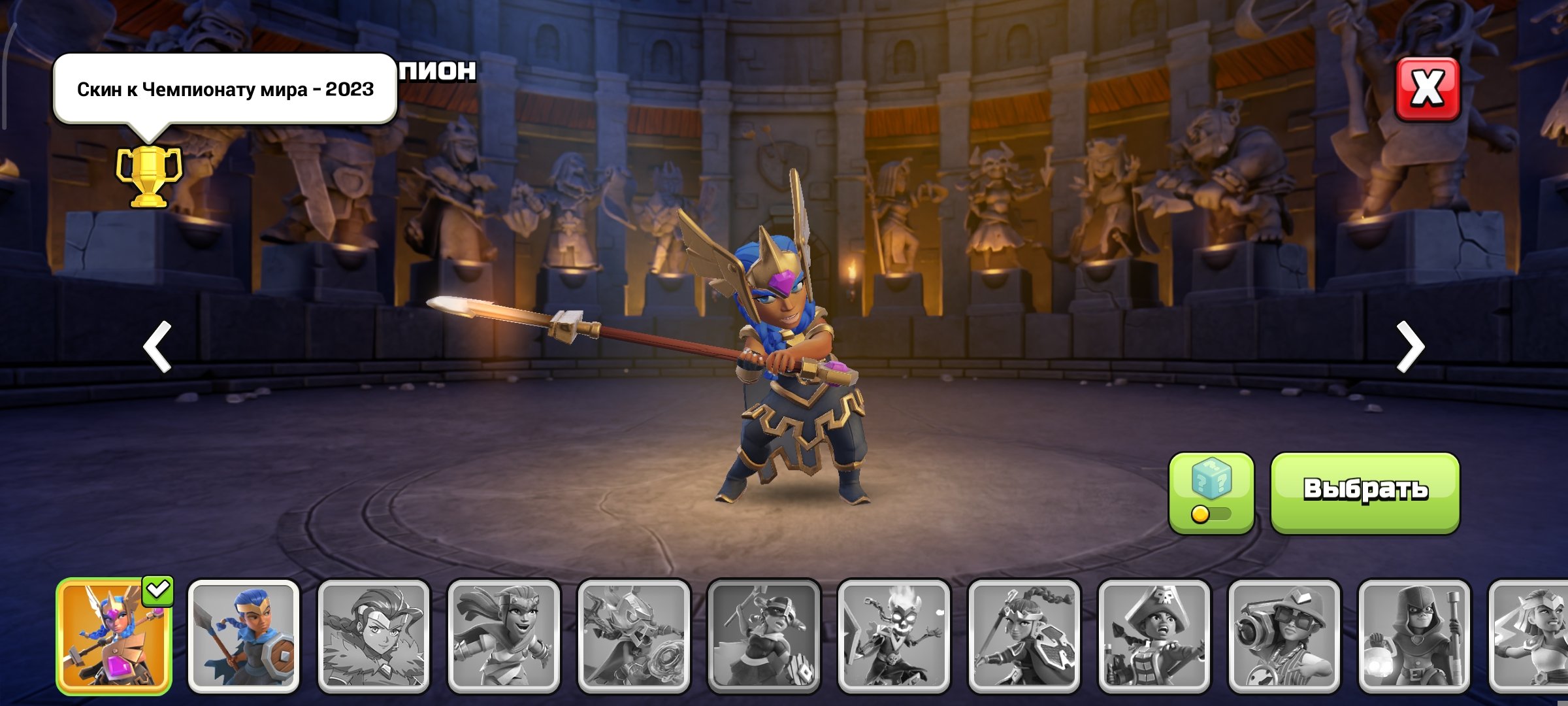1568x706 pixels.
Task: Confirm the skin with the Выбрать button
Action: (1365, 493)
